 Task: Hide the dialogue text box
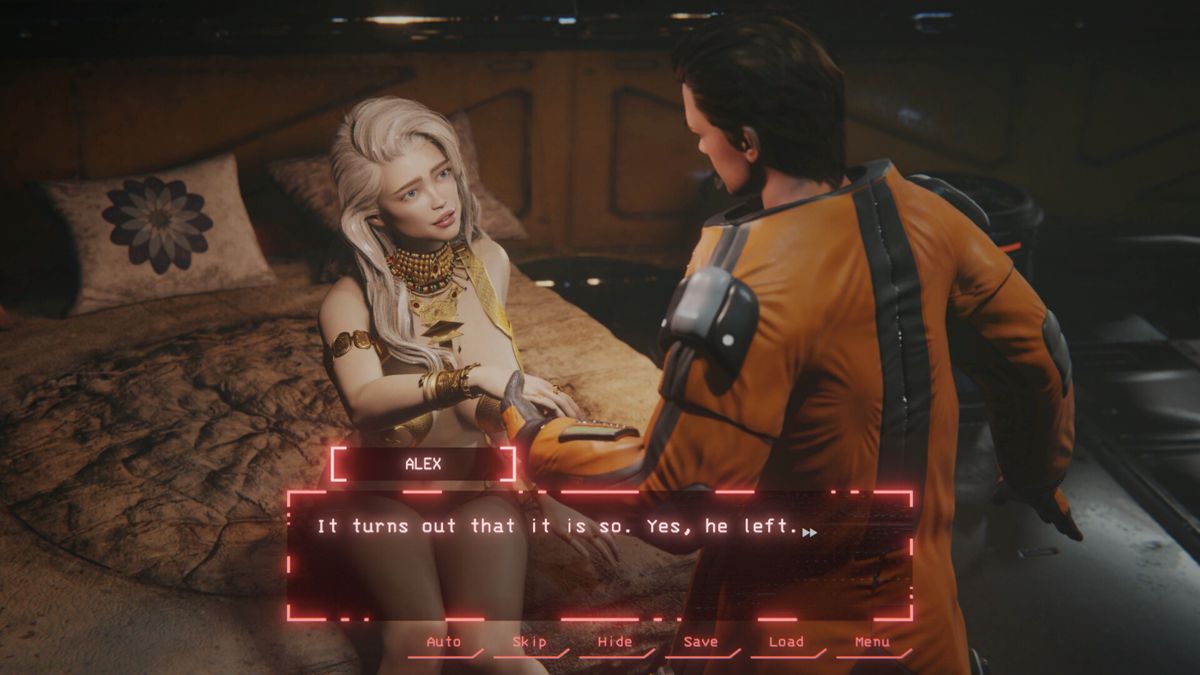(615, 642)
